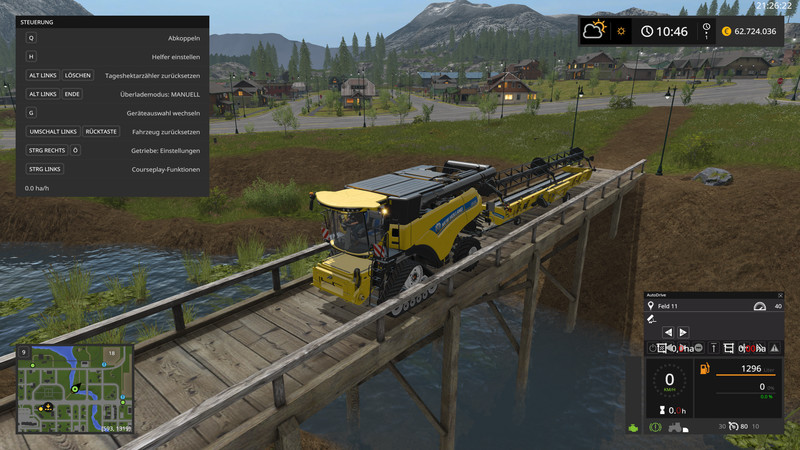Click the weather forecast icon

click(598, 30)
